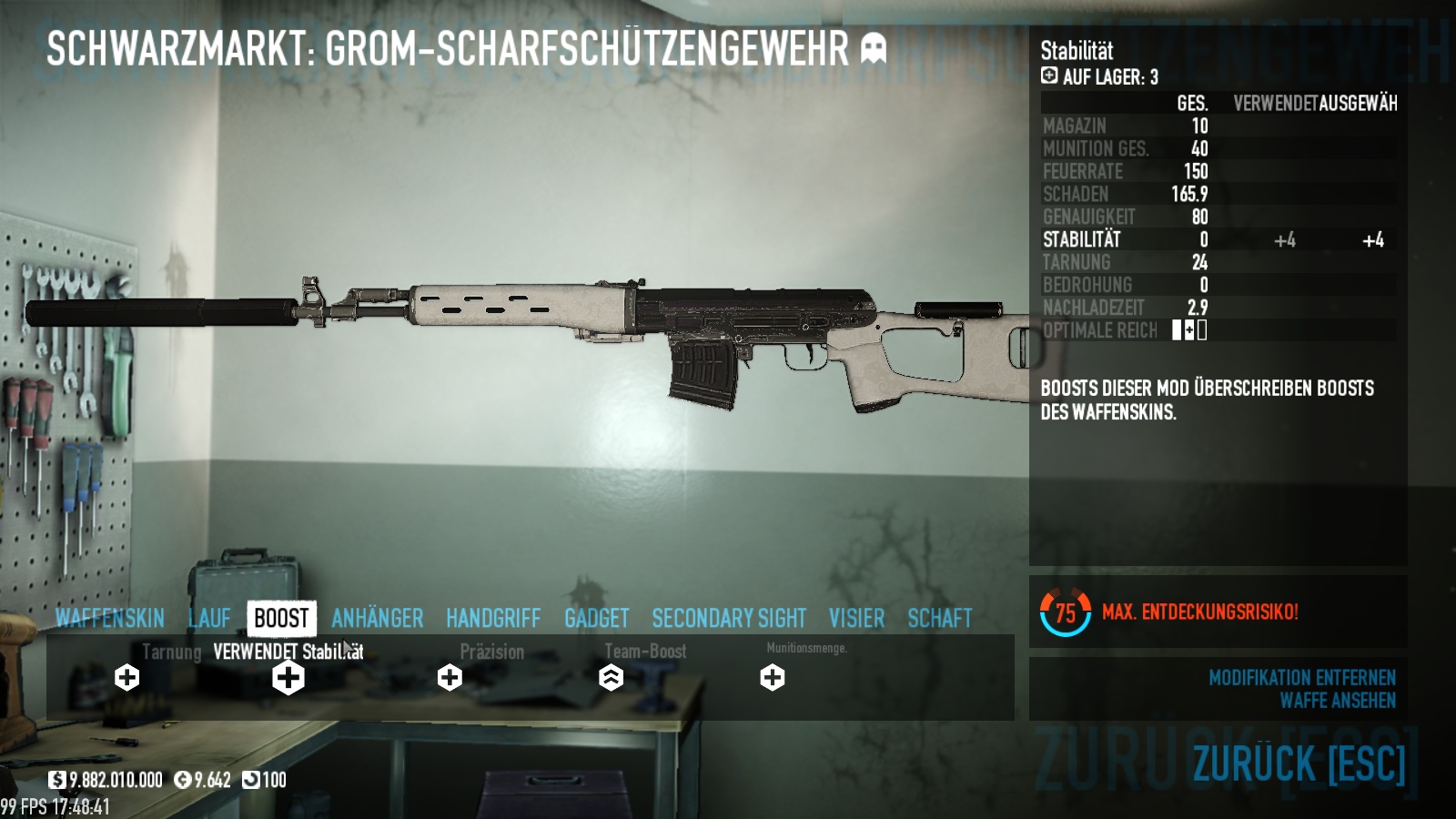1456x819 pixels.
Task: Open the Handgriff tab
Action: (x=493, y=619)
